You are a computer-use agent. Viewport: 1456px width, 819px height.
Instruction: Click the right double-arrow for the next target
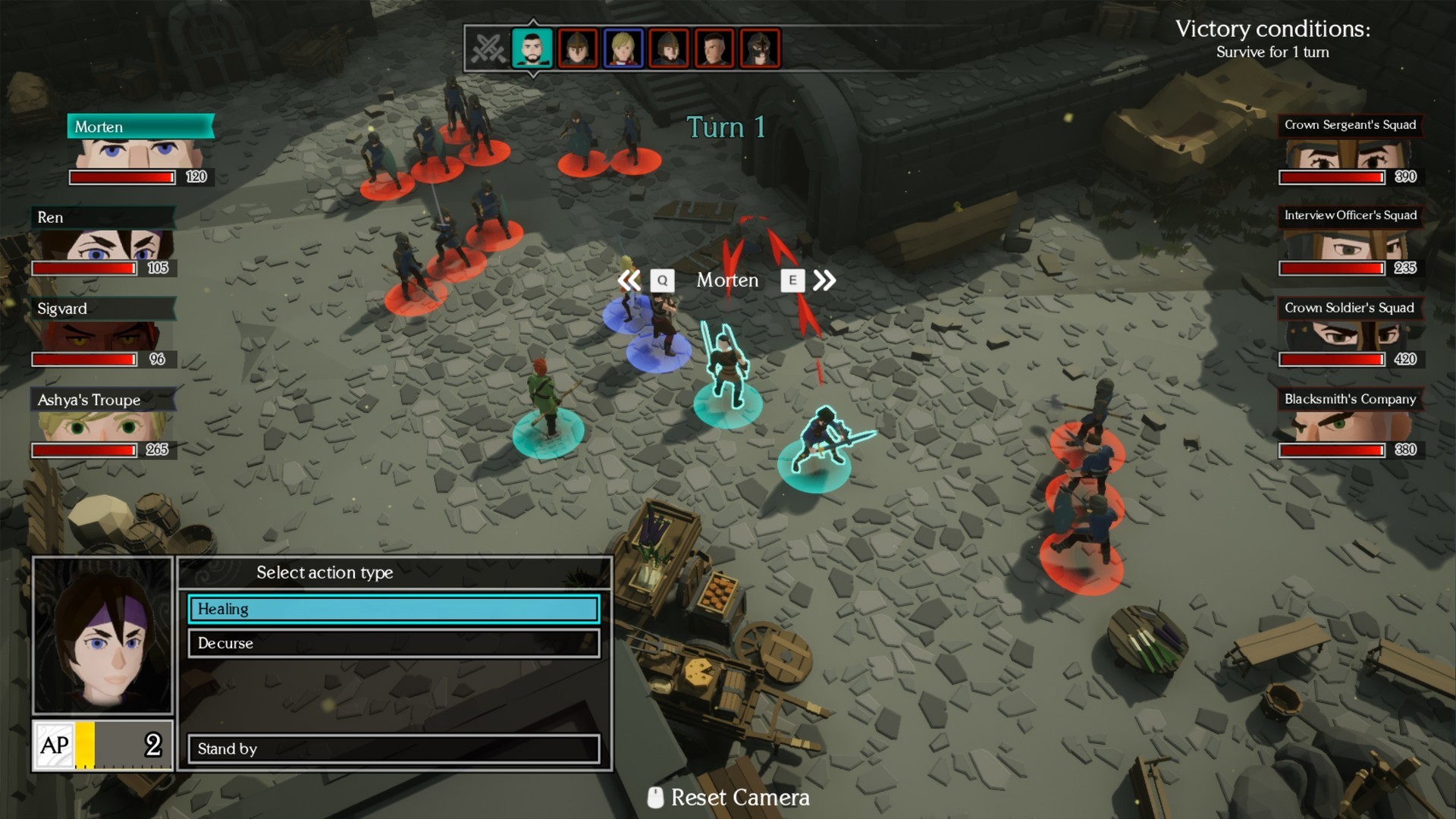click(x=824, y=281)
